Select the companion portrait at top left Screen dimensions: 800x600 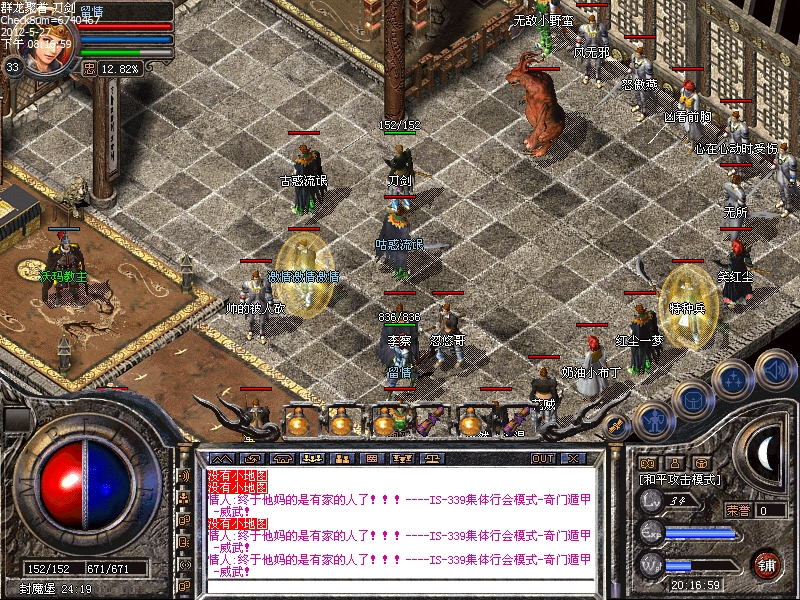point(46,52)
